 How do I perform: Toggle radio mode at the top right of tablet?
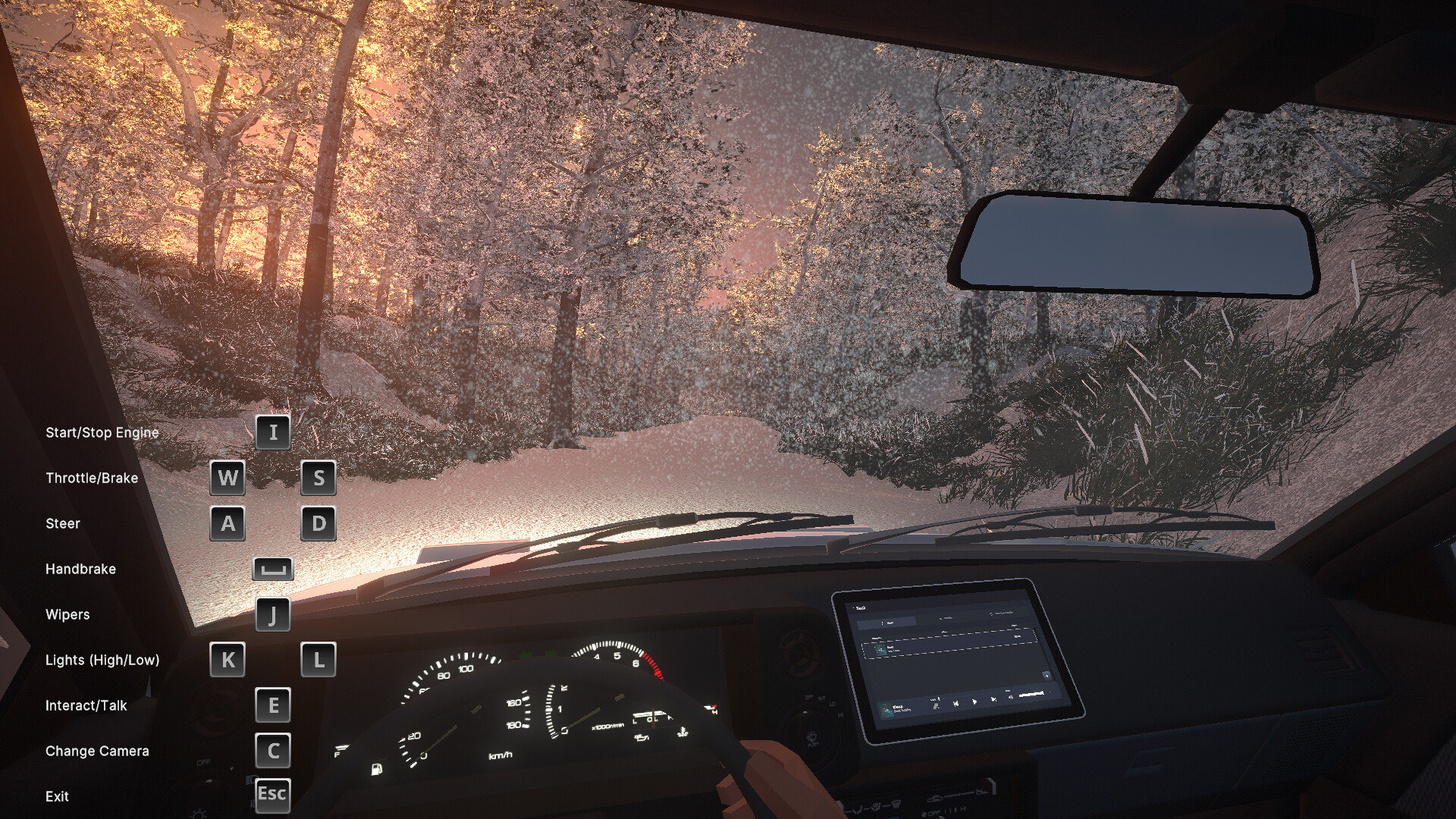(1003, 613)
